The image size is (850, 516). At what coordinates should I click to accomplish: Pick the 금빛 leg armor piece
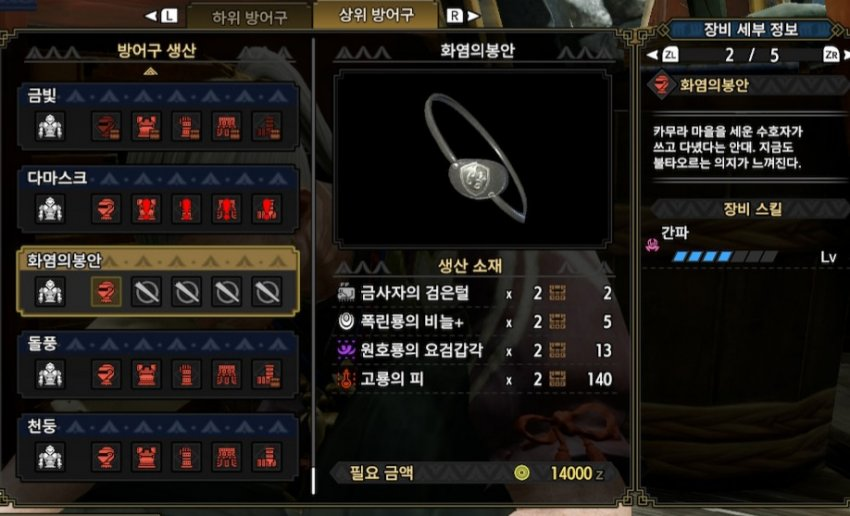pyautogui.click(x=266, y=126)
